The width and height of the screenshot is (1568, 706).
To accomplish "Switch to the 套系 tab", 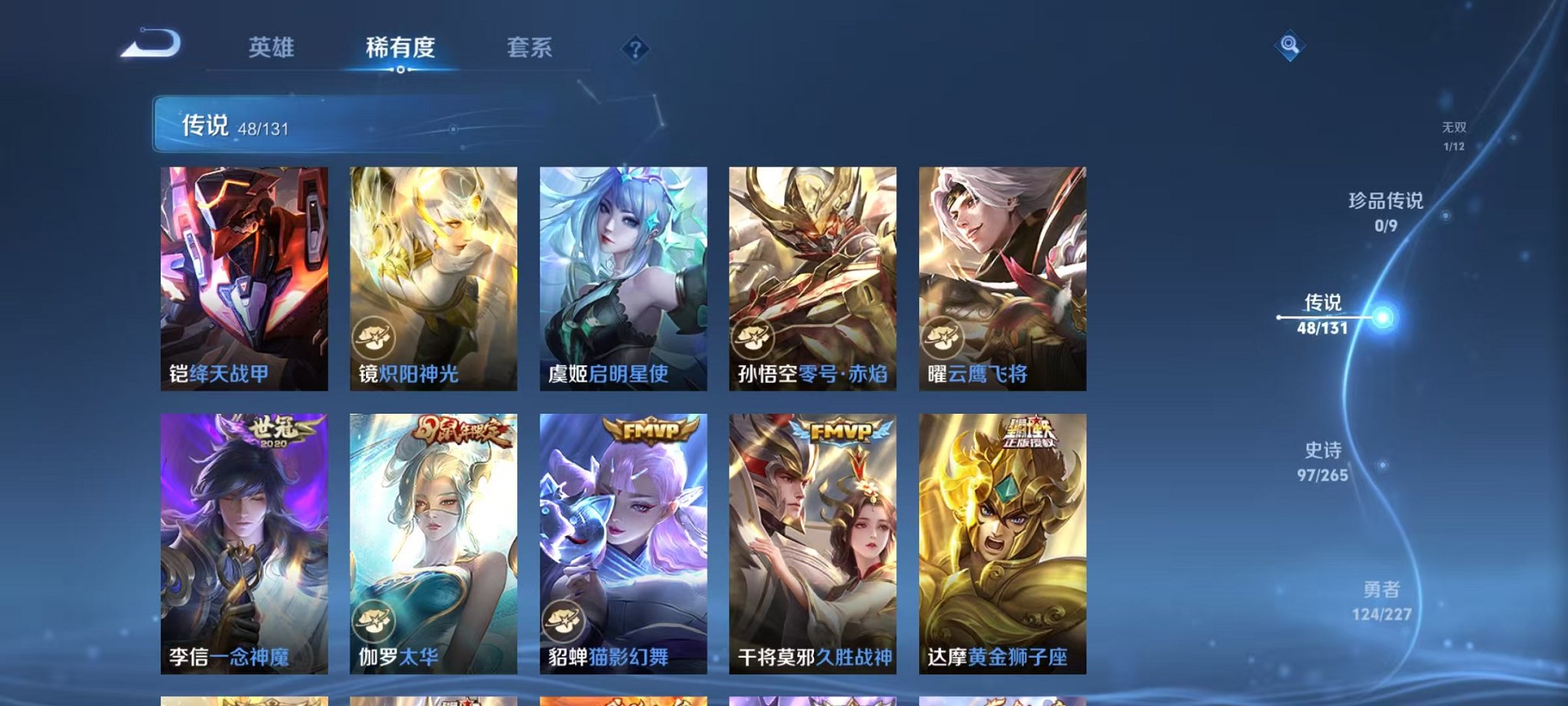I will (x=536, y=47).
